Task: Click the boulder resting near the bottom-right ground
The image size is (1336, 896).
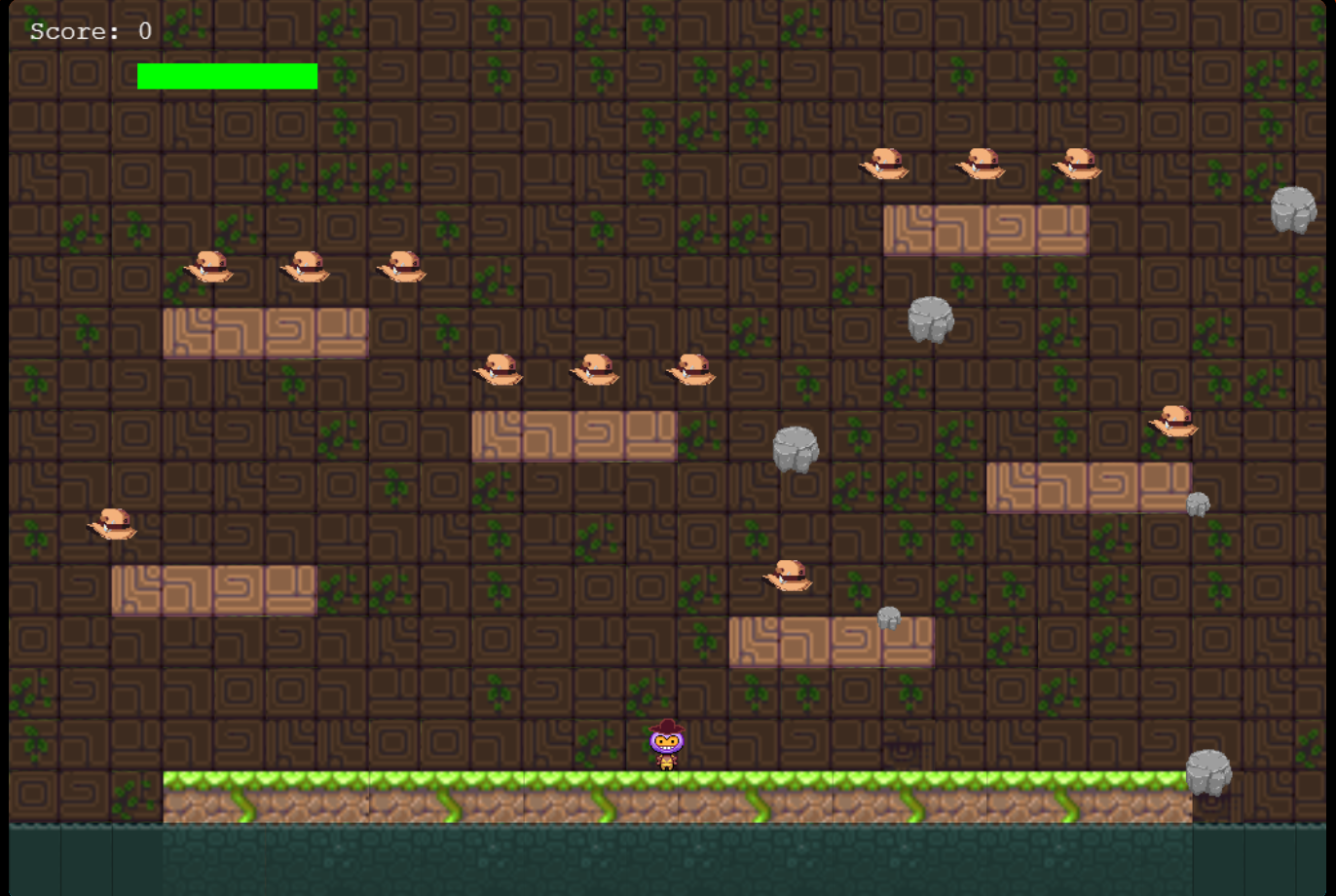Action: coord(1207,771)
